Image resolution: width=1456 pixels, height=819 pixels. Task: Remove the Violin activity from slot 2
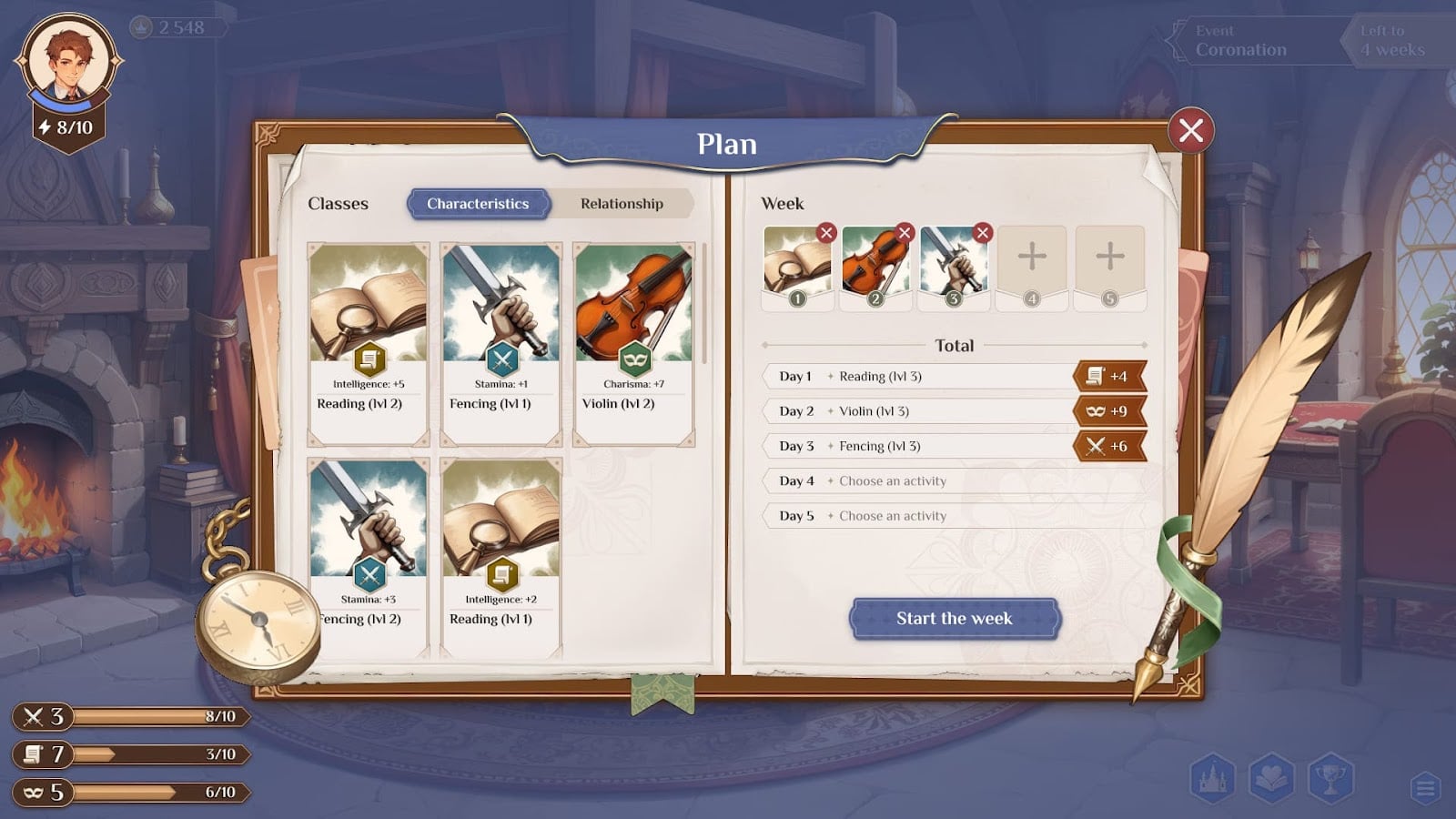pos(904,233)
